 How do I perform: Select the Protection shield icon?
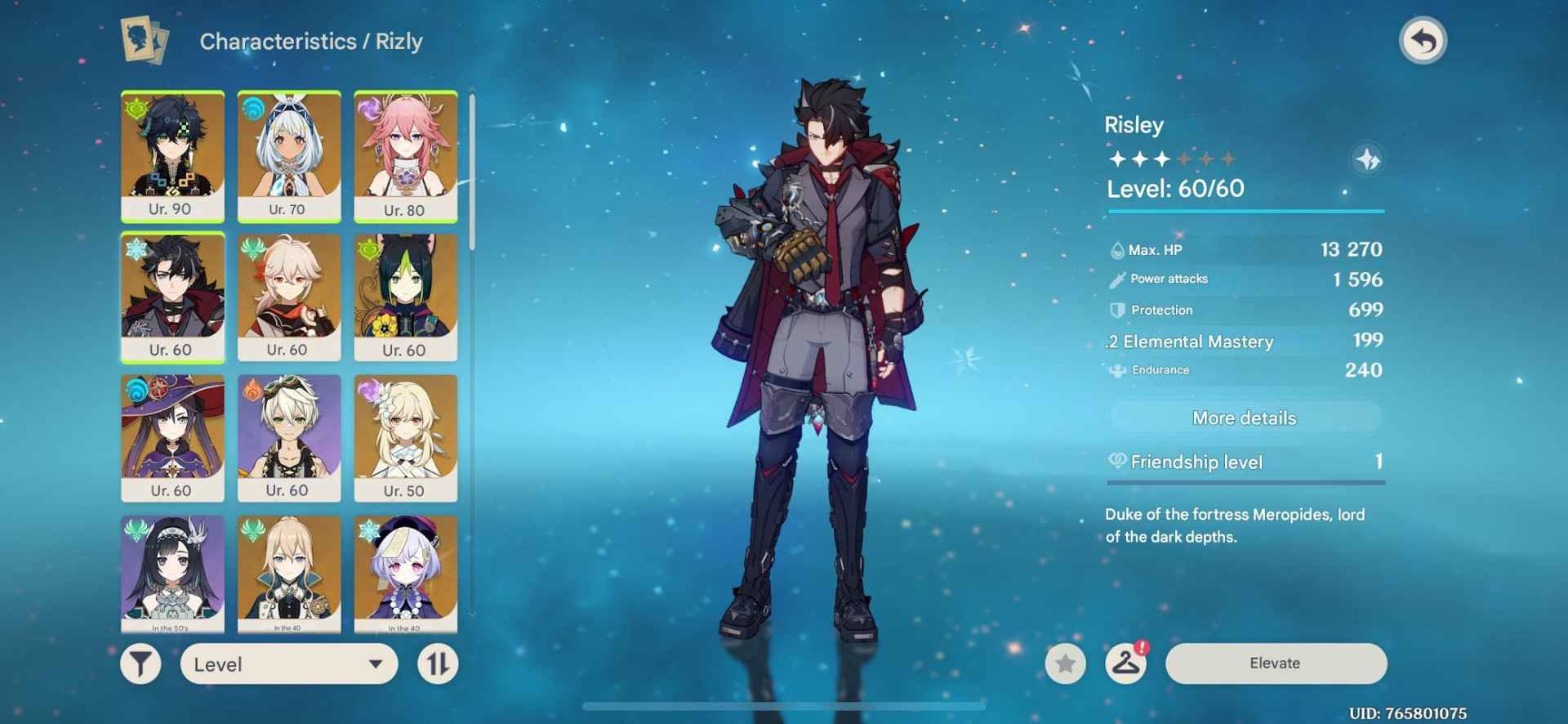1116,310
